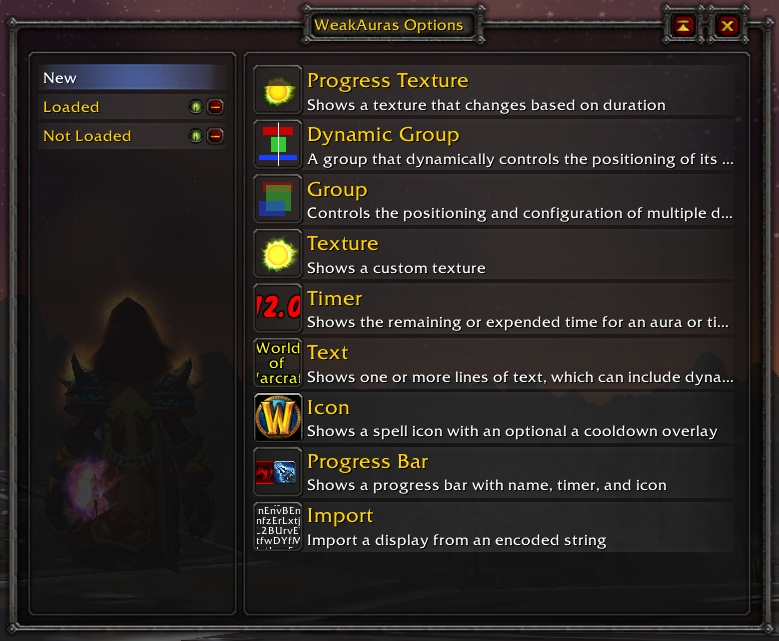Screen dimensions: 779x641
Task: Select the Timer display type
Action: pyautogui.click(x=494, y=309)
